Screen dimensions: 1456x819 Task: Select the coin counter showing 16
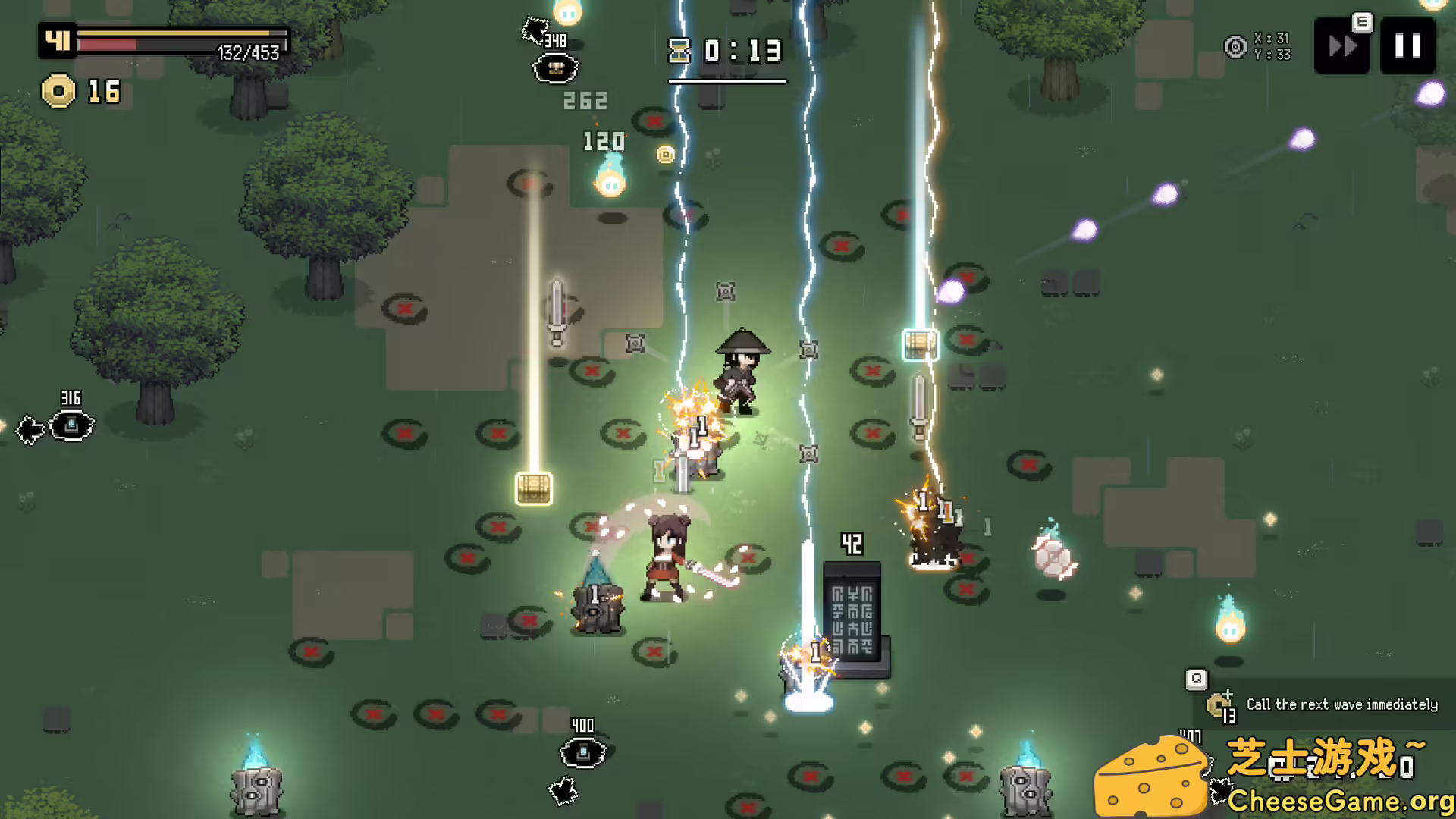click(83, 93)
